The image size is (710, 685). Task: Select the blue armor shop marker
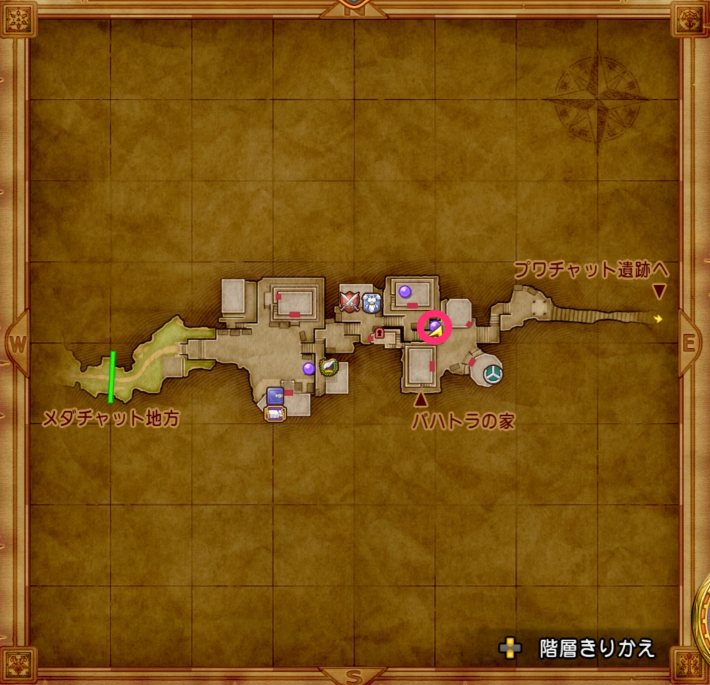click(x=372, y=300)
